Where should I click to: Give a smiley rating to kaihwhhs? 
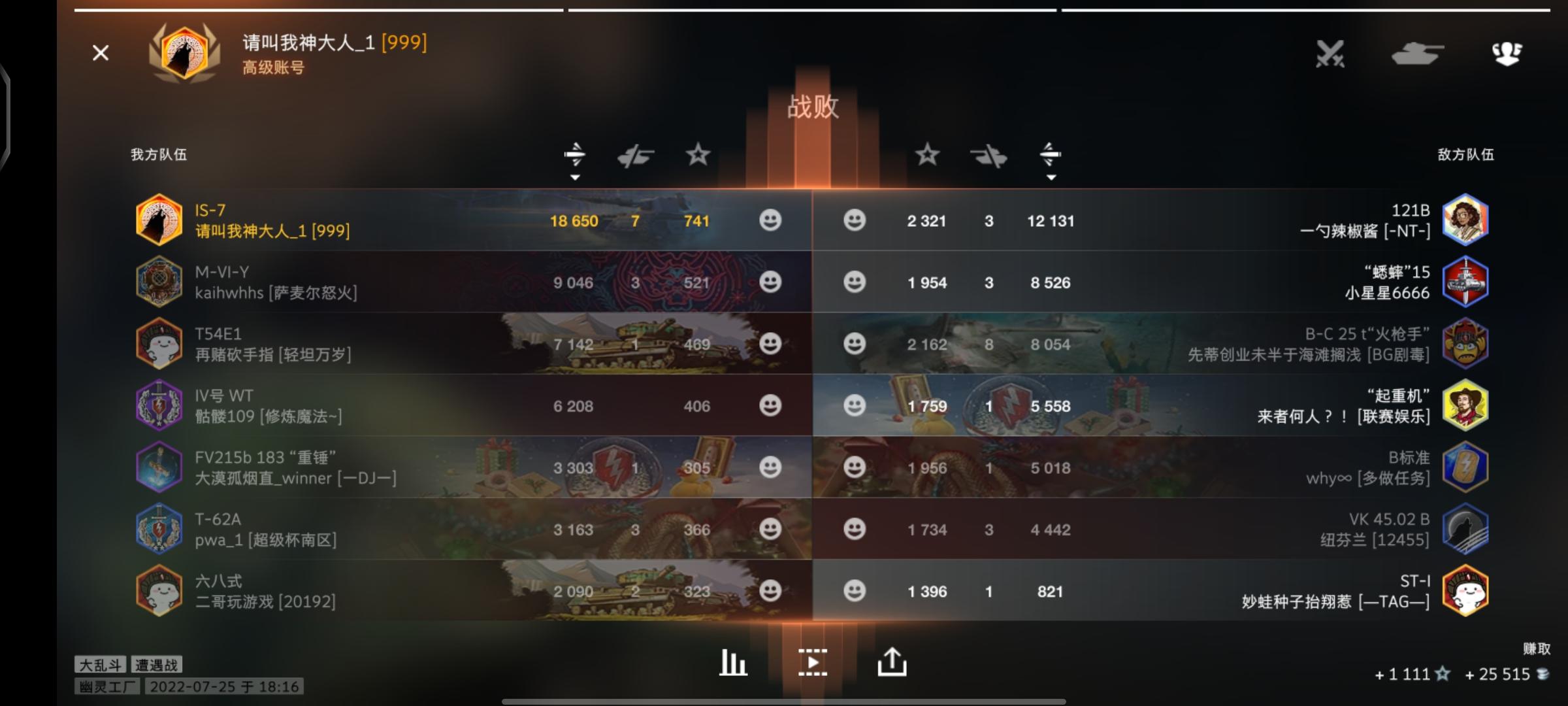(x=771, y=282)
